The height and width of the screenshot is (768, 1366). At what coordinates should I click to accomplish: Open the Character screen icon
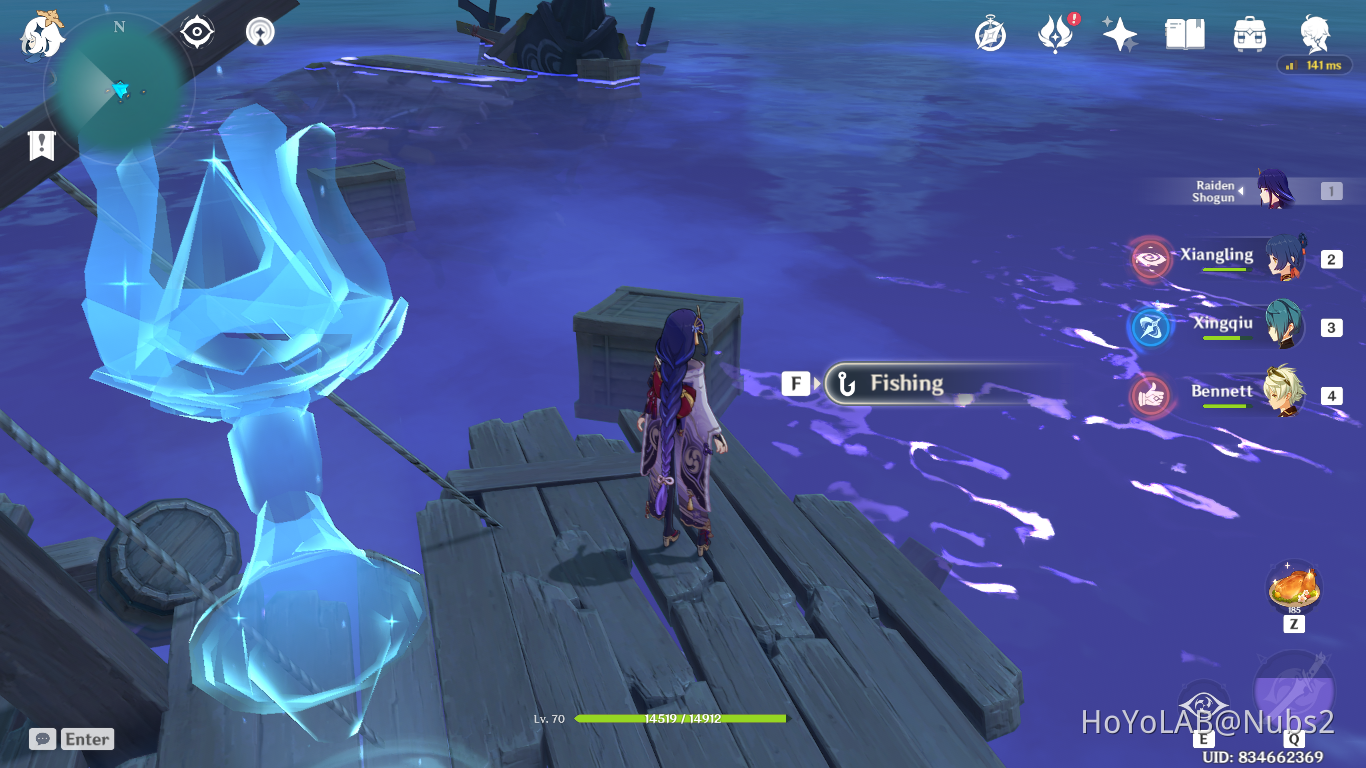tap(1314, 33)
